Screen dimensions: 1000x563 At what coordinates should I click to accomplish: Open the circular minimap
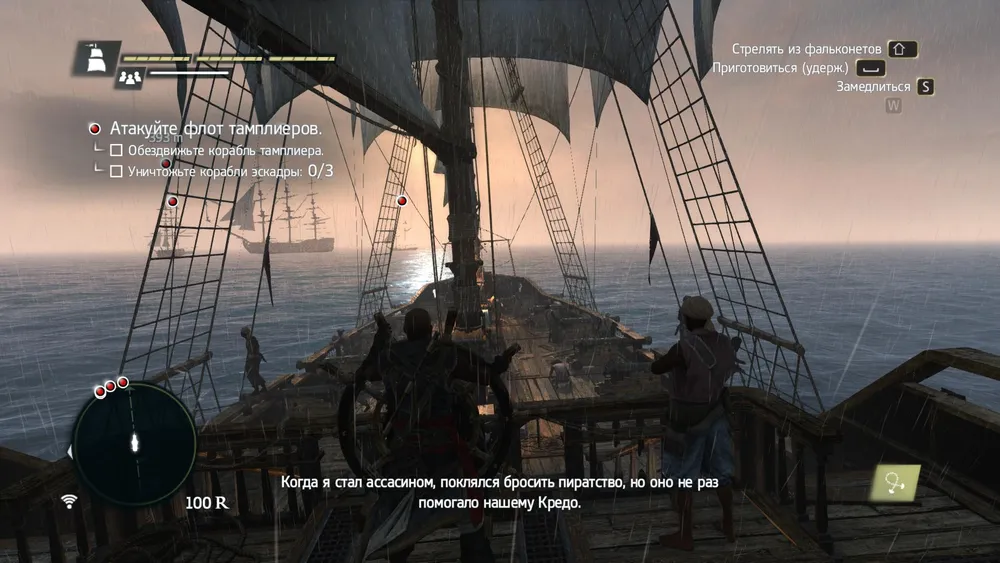(134, 443)
